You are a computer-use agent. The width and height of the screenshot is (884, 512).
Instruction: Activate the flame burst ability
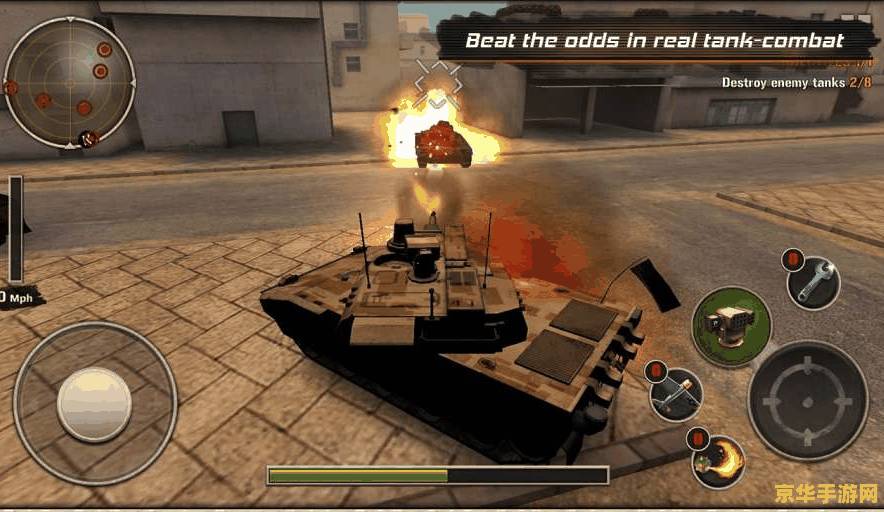[x=719, y=460]
